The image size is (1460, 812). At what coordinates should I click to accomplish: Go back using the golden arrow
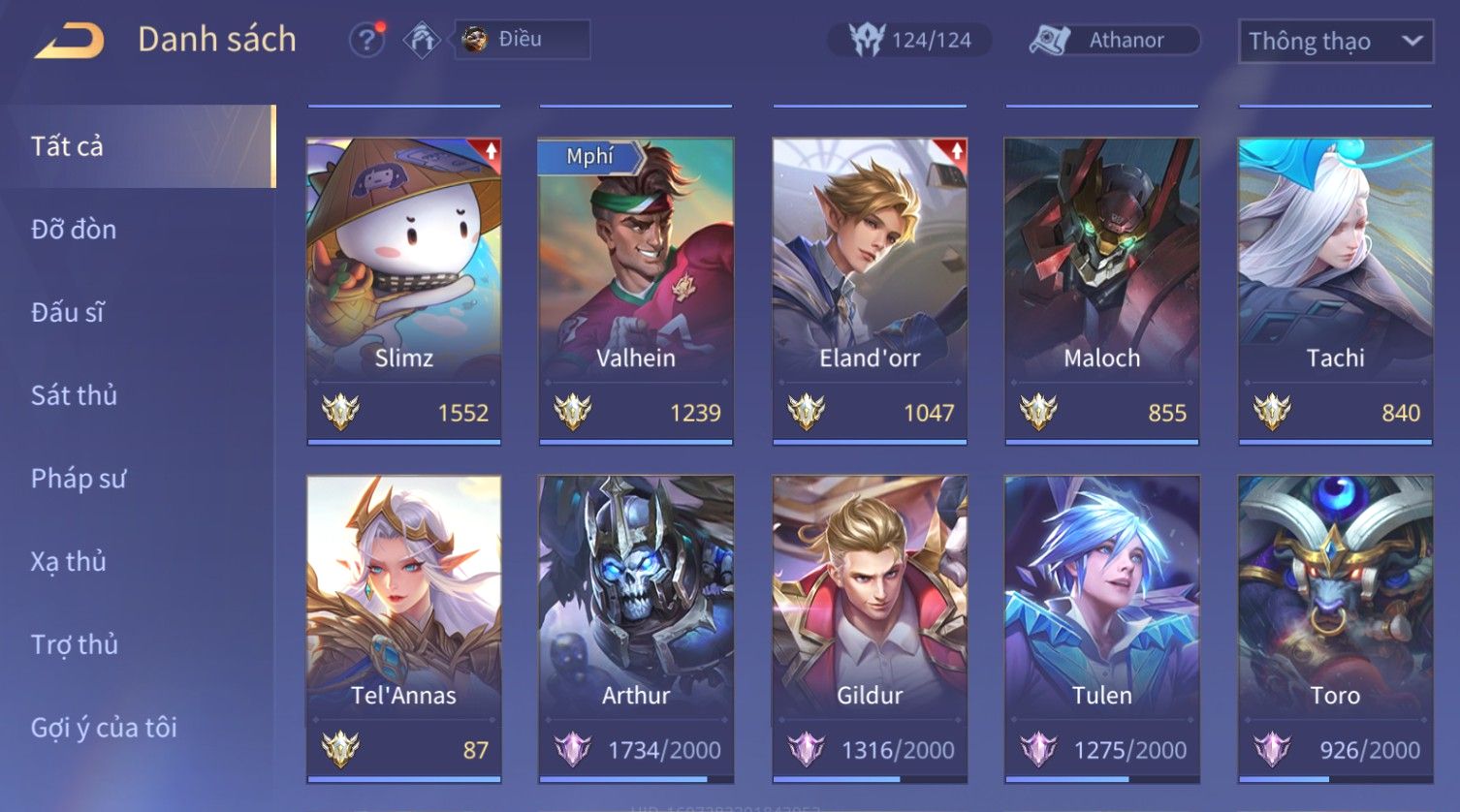coord(69,41)
